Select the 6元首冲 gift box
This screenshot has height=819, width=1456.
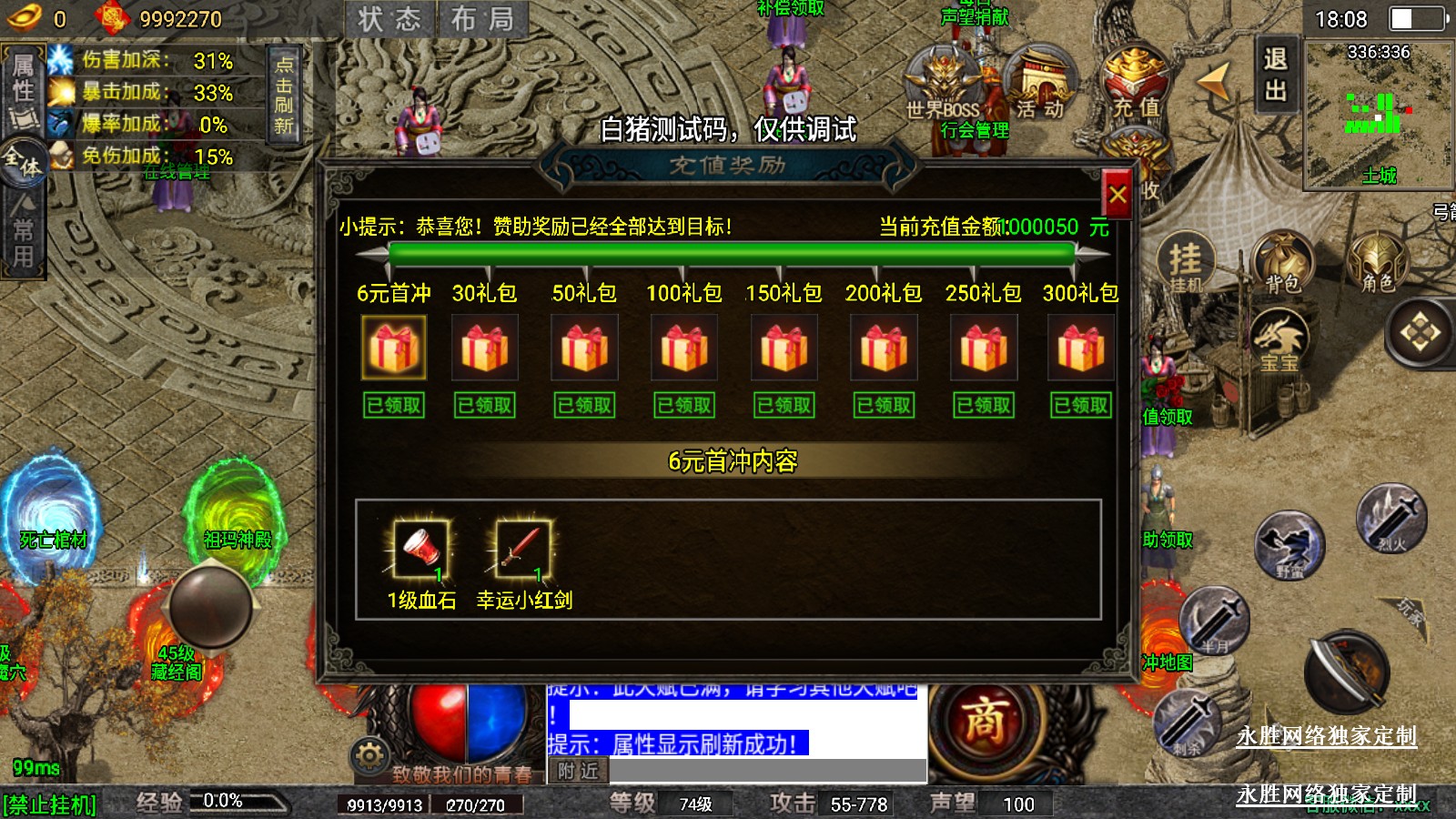393,347
